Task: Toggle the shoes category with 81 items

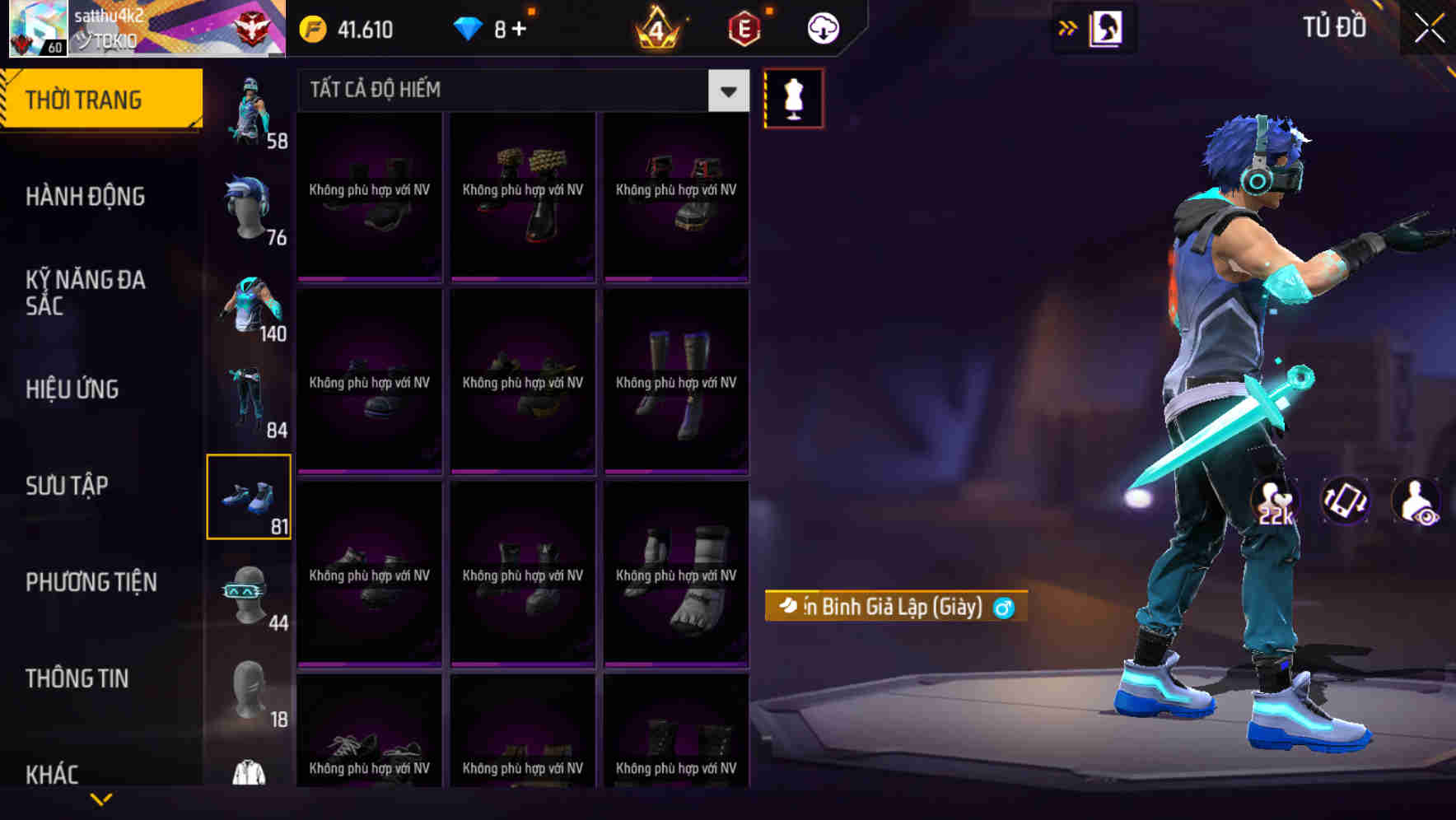Action: (250, 496)
